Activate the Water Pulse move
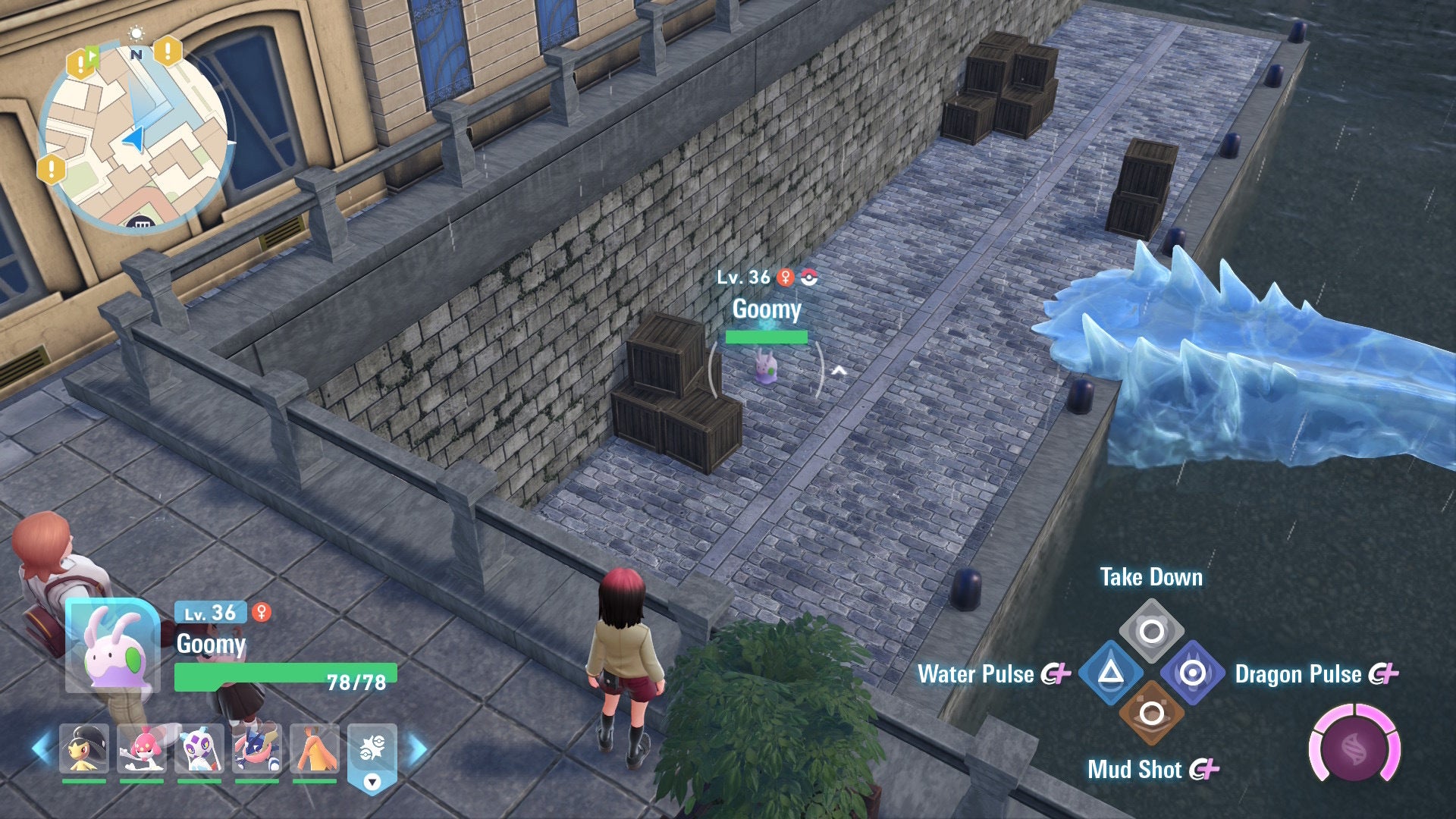 tap(1111, 673)
